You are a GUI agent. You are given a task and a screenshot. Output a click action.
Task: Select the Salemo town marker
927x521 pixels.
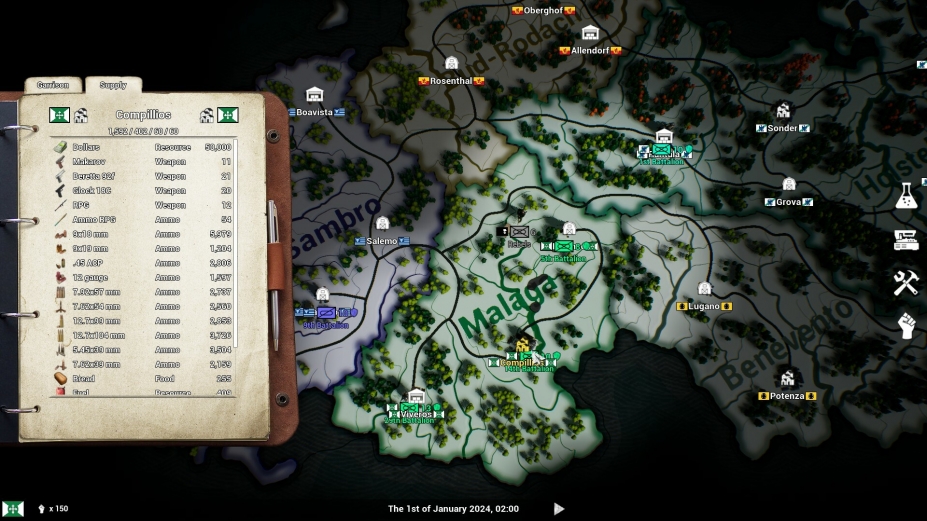[382, 240]
